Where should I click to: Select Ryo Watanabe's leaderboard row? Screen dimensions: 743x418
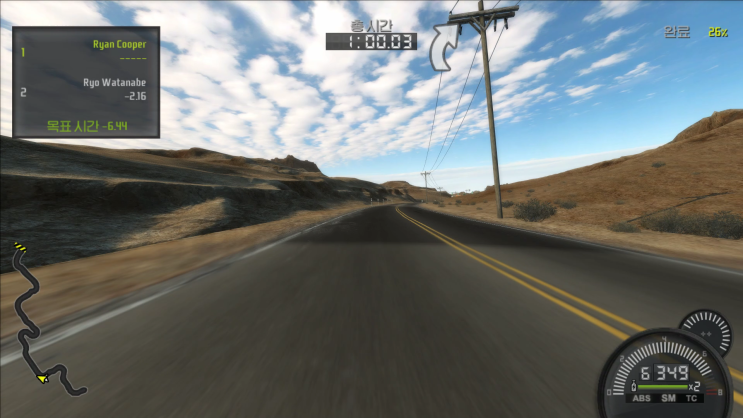86,89
